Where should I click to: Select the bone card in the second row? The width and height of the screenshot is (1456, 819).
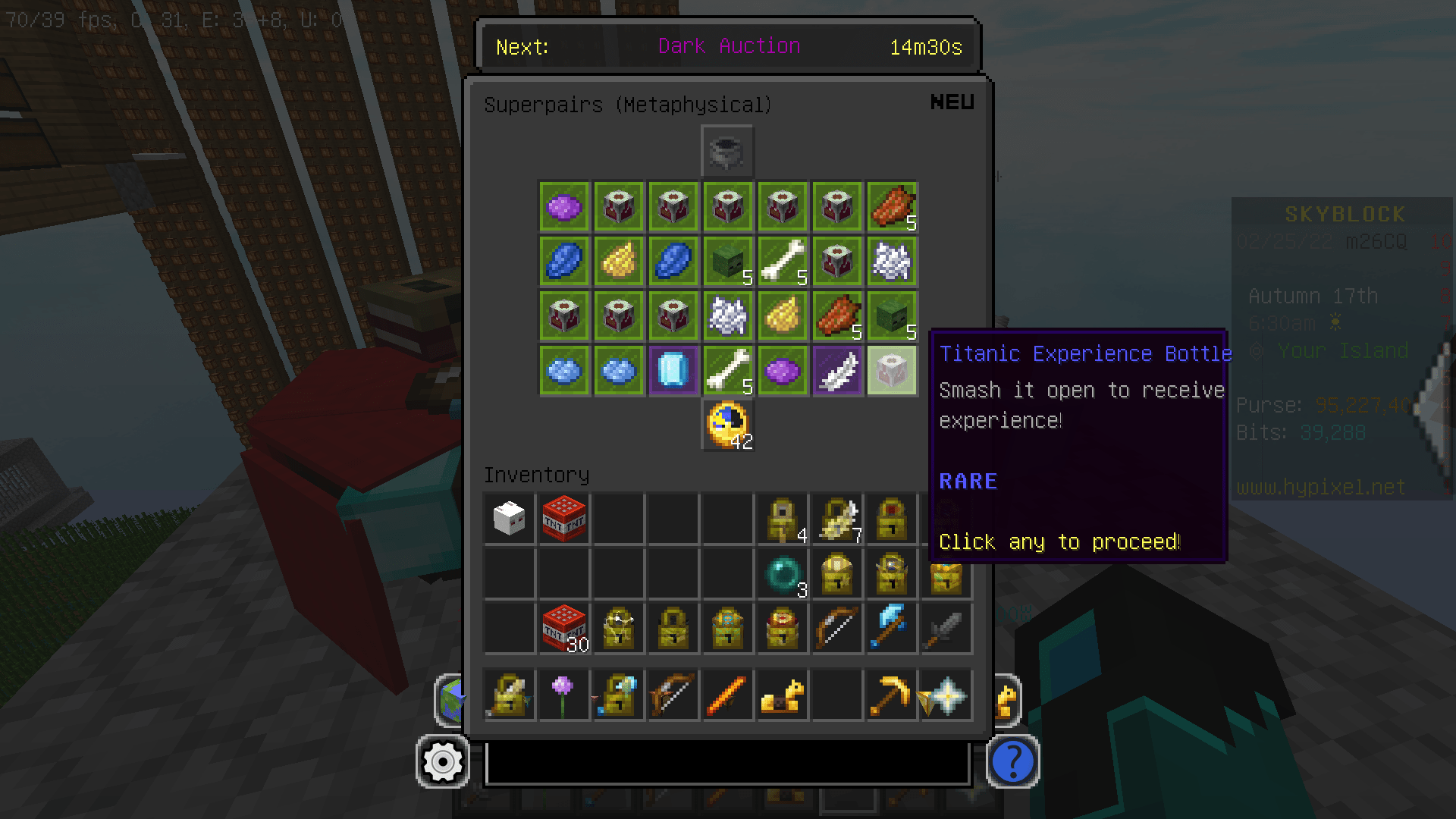tap(782, 261)
